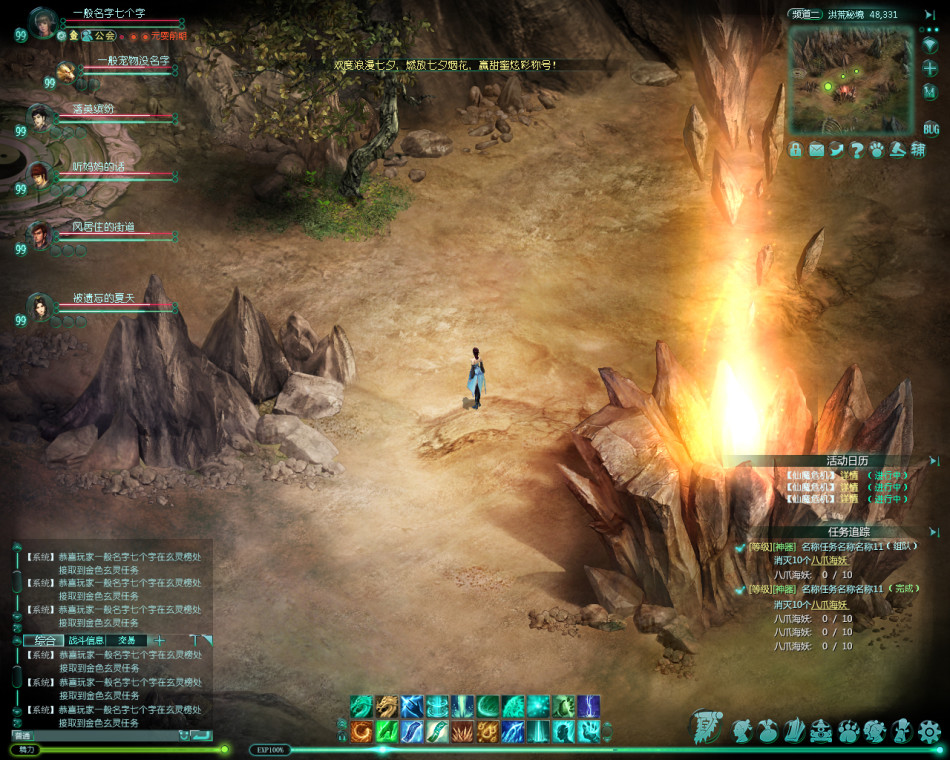Select party member 潘英填物 portrait
Image resolution: width=950 pixels, height=760 pixels.
point(39,117)
